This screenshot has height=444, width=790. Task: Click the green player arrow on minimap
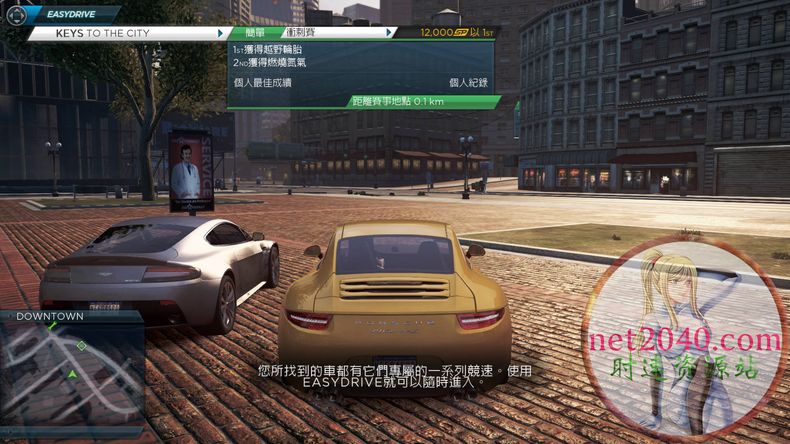72,375
